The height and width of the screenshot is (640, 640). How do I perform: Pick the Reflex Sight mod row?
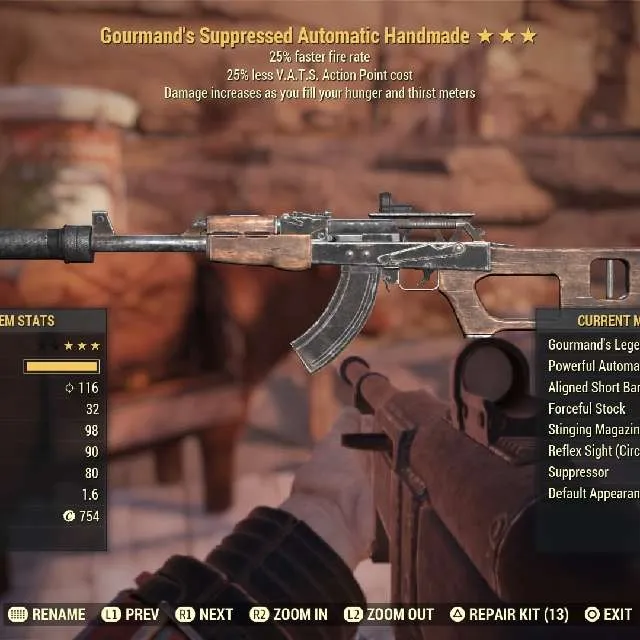(593, 451)
